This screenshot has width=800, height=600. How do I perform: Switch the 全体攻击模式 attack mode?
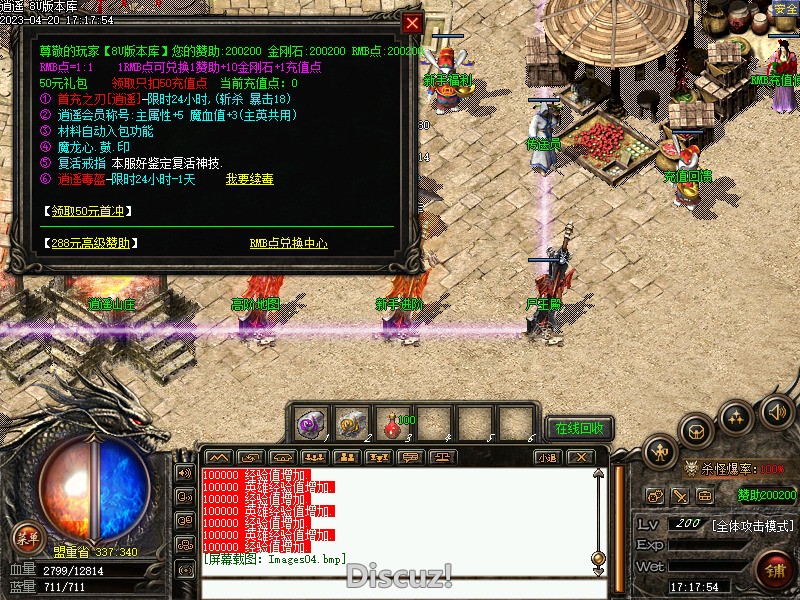point(752,525)
